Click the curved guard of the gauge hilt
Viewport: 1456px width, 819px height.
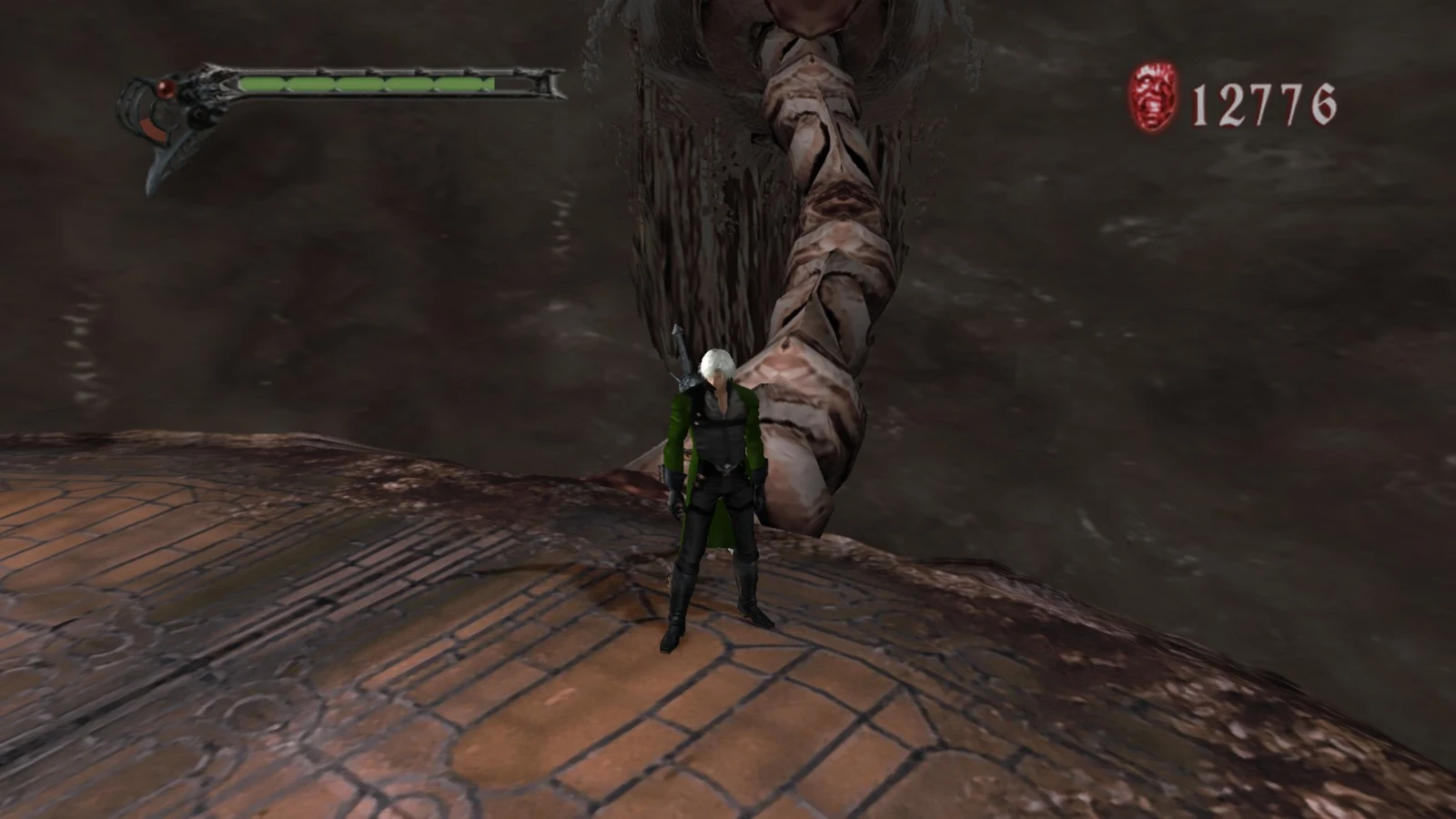[x=130, y=107]
